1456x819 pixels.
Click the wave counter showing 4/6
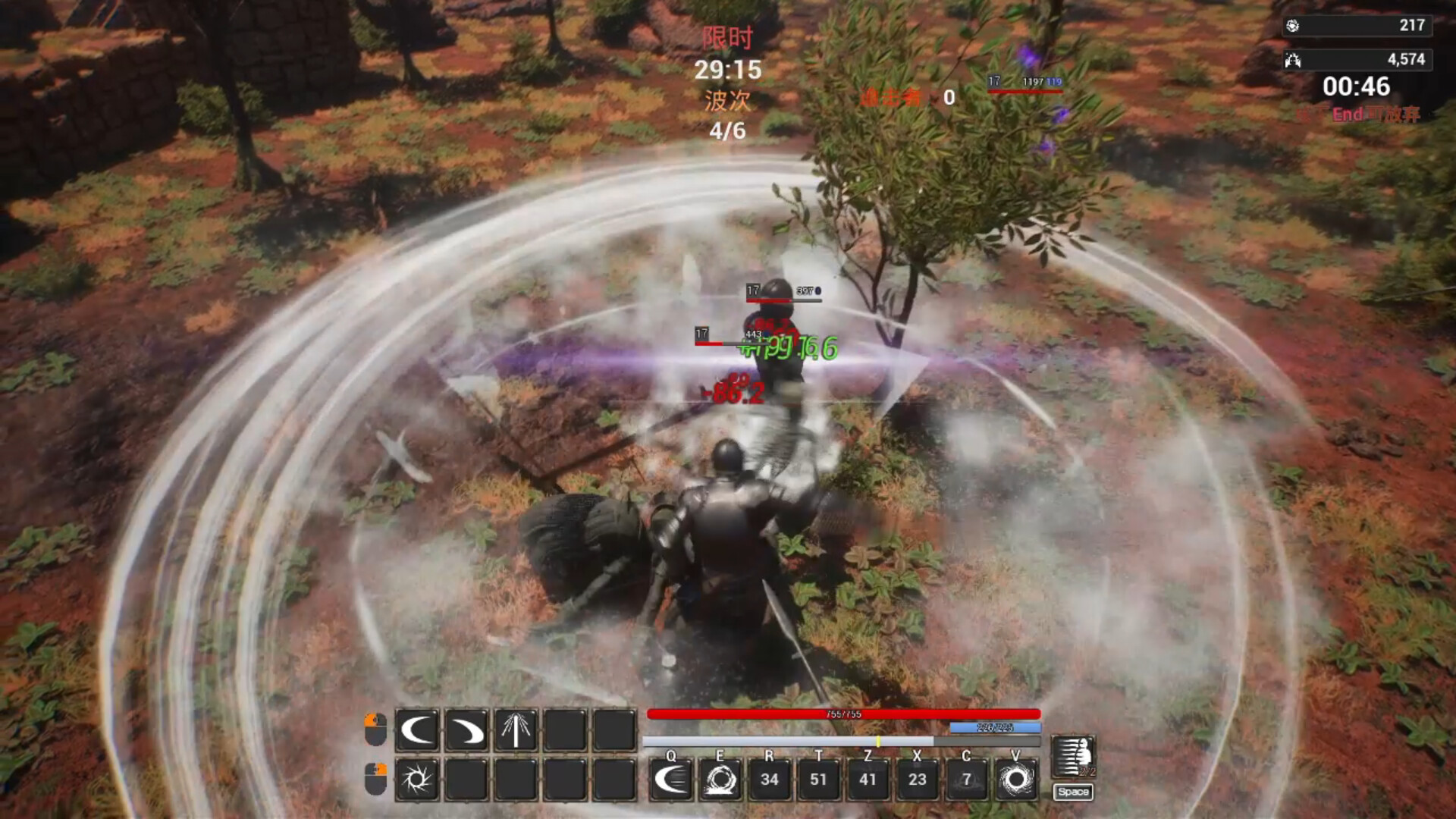[728, 130]
